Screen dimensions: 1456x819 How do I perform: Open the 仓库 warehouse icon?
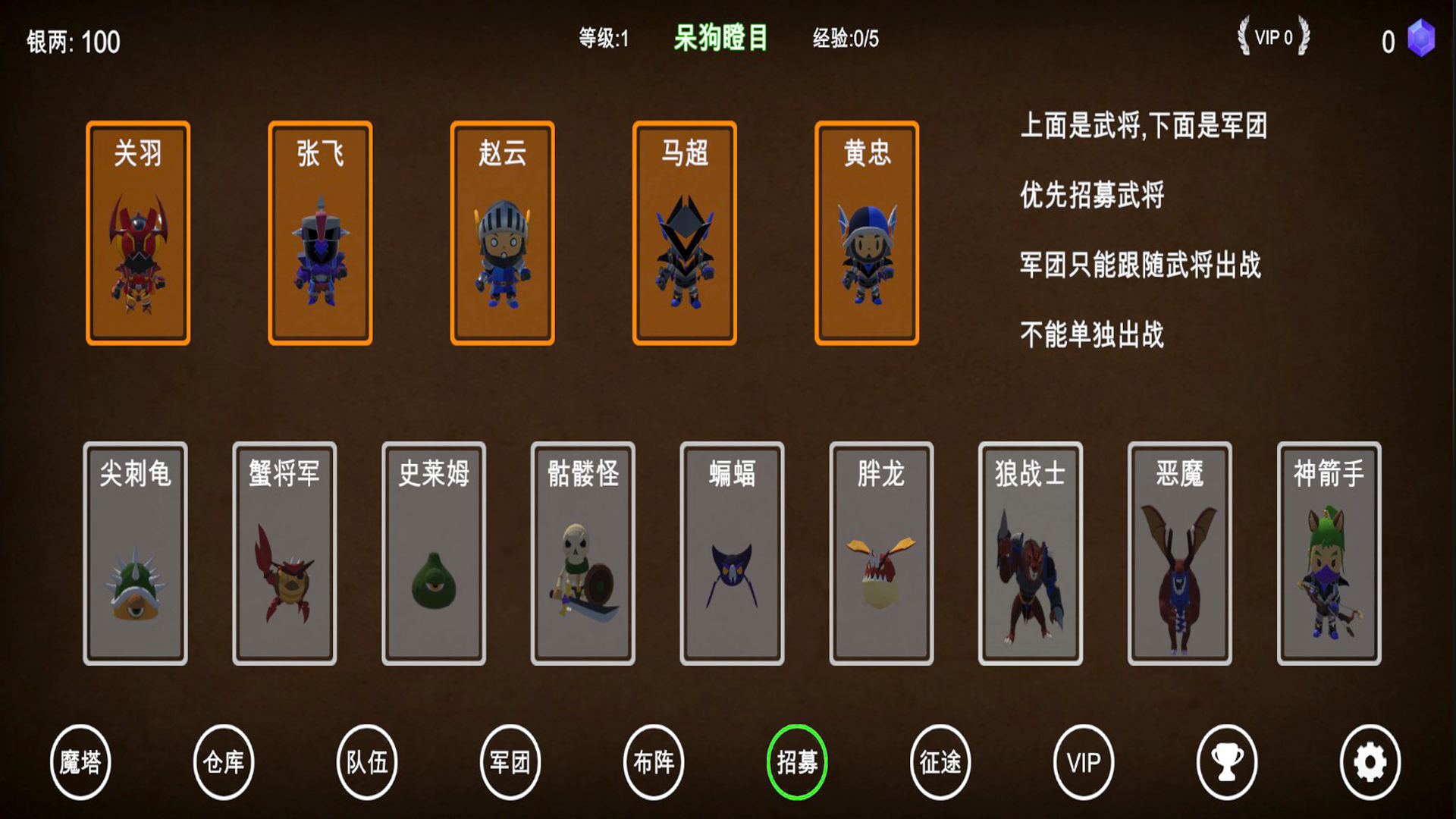(224, 763)
